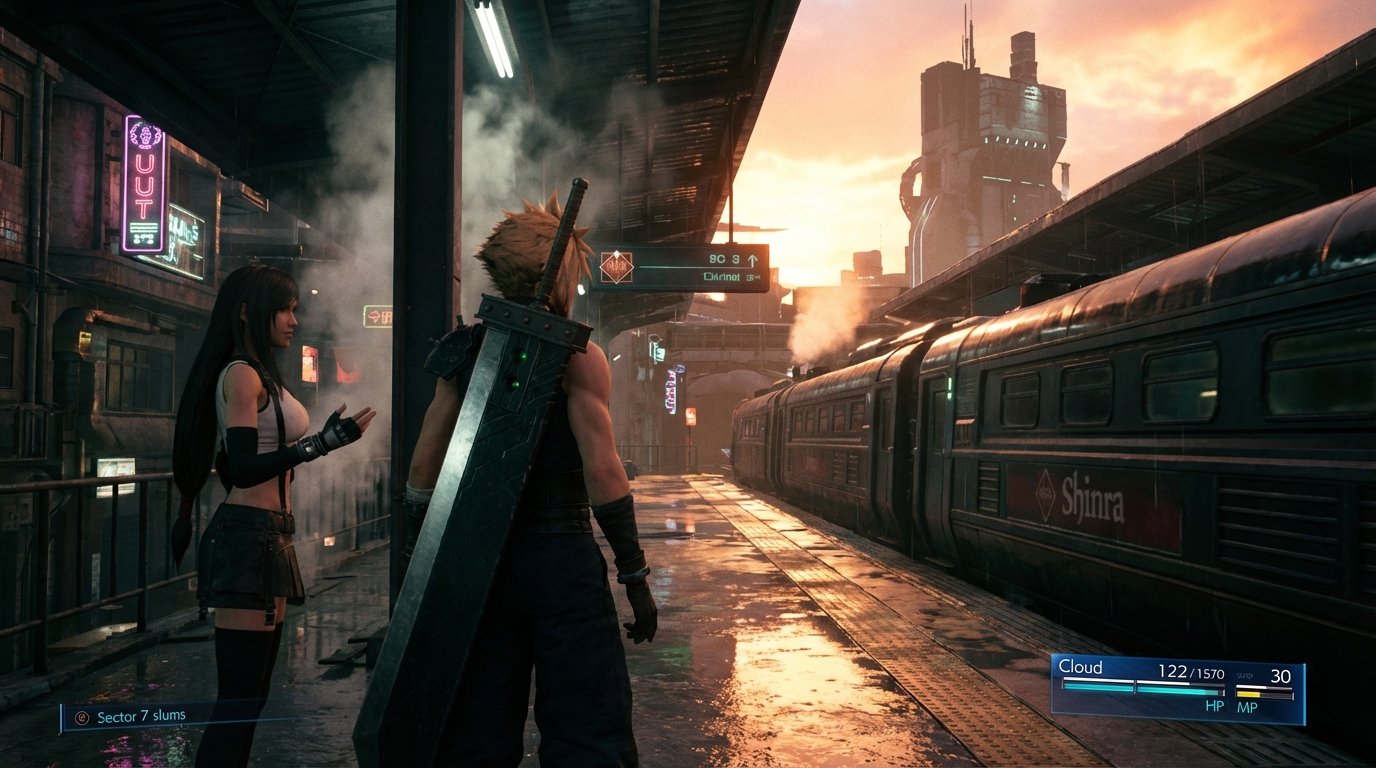Click the globe emblem atop the UUT neon sign
The height and width of the screenshot is (768, 1376).
pos(145,136)
